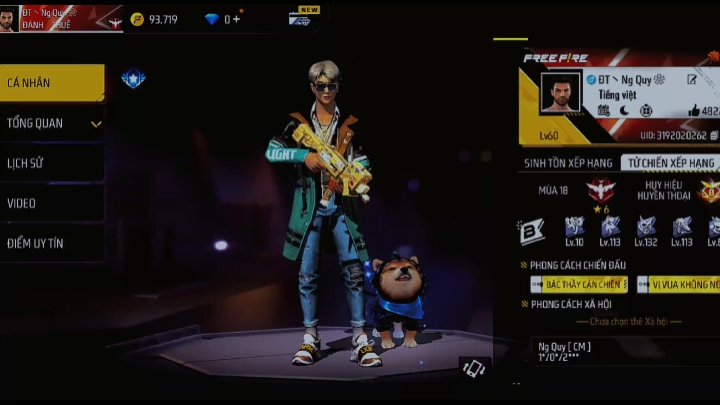
Task: Expand the Tổng Quan section
Action: (52, 123)
